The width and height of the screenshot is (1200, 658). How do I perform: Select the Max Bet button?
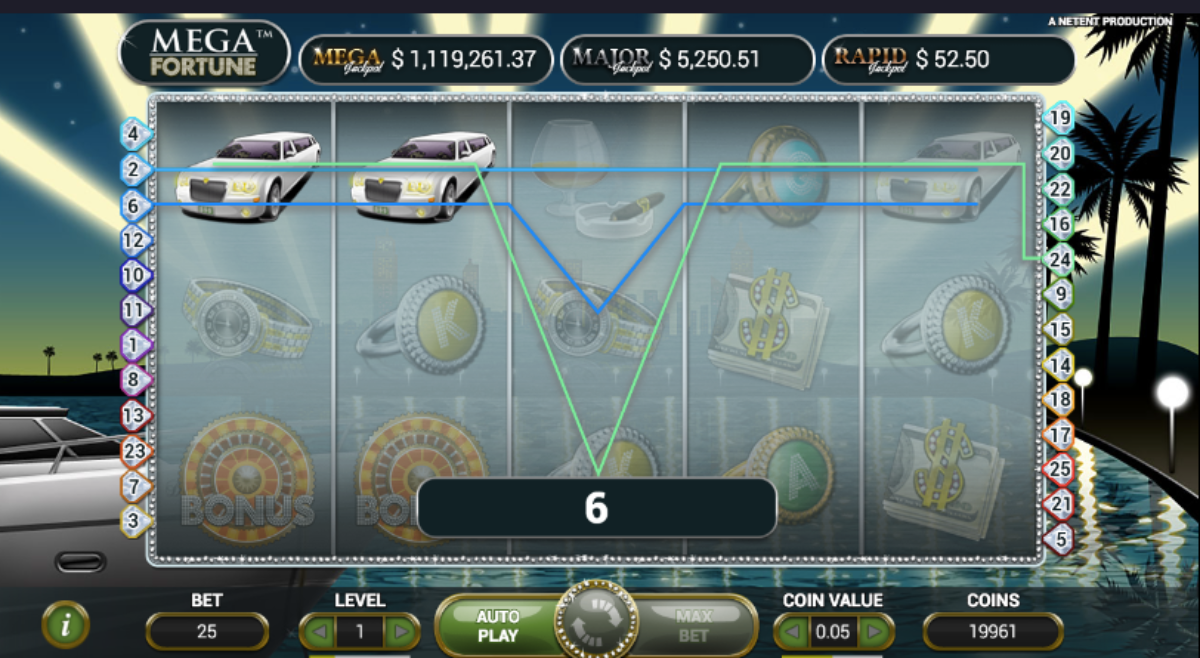693,626
